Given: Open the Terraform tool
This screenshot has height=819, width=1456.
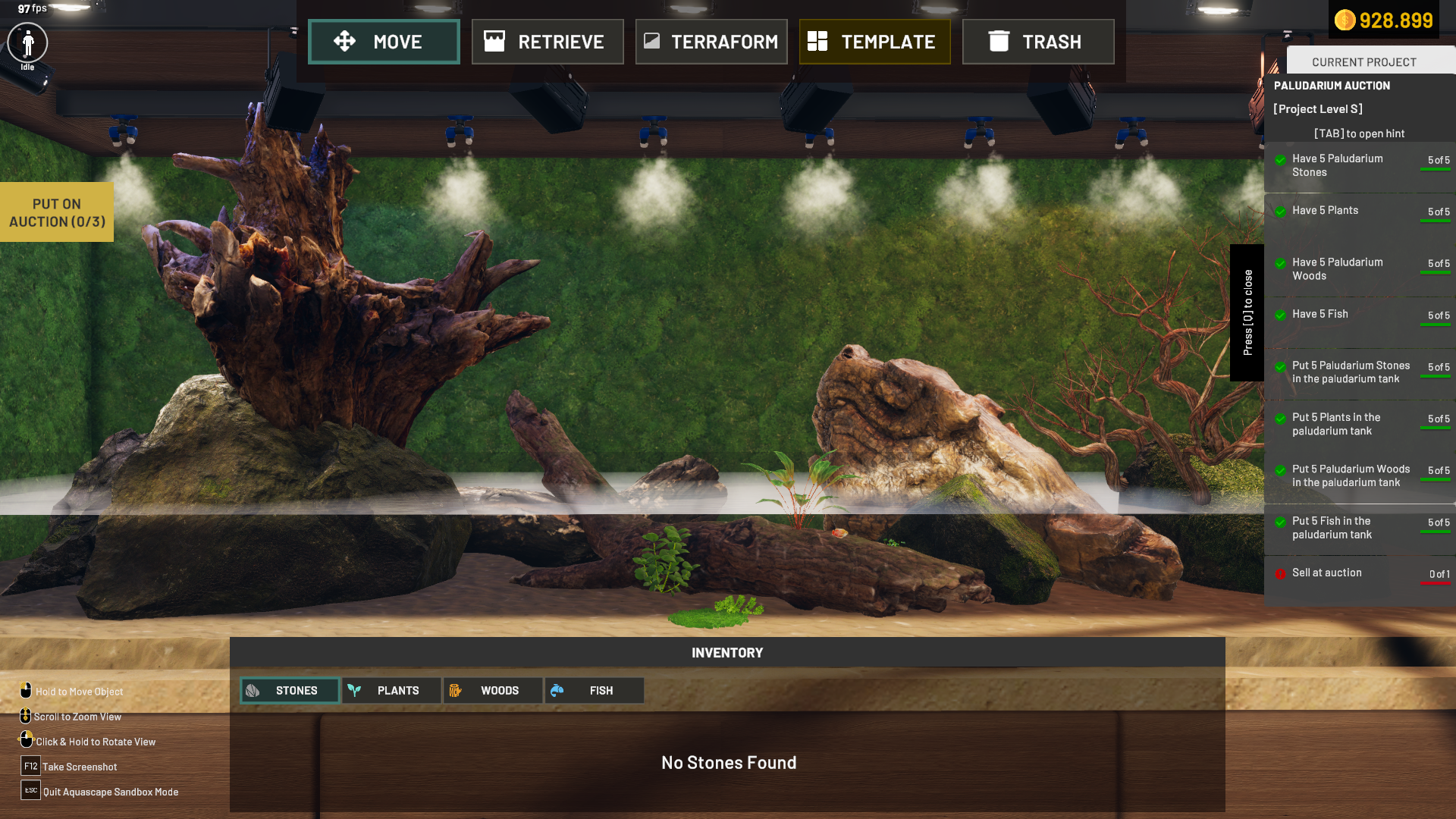Looking at the screenshot, I should 711,42.
